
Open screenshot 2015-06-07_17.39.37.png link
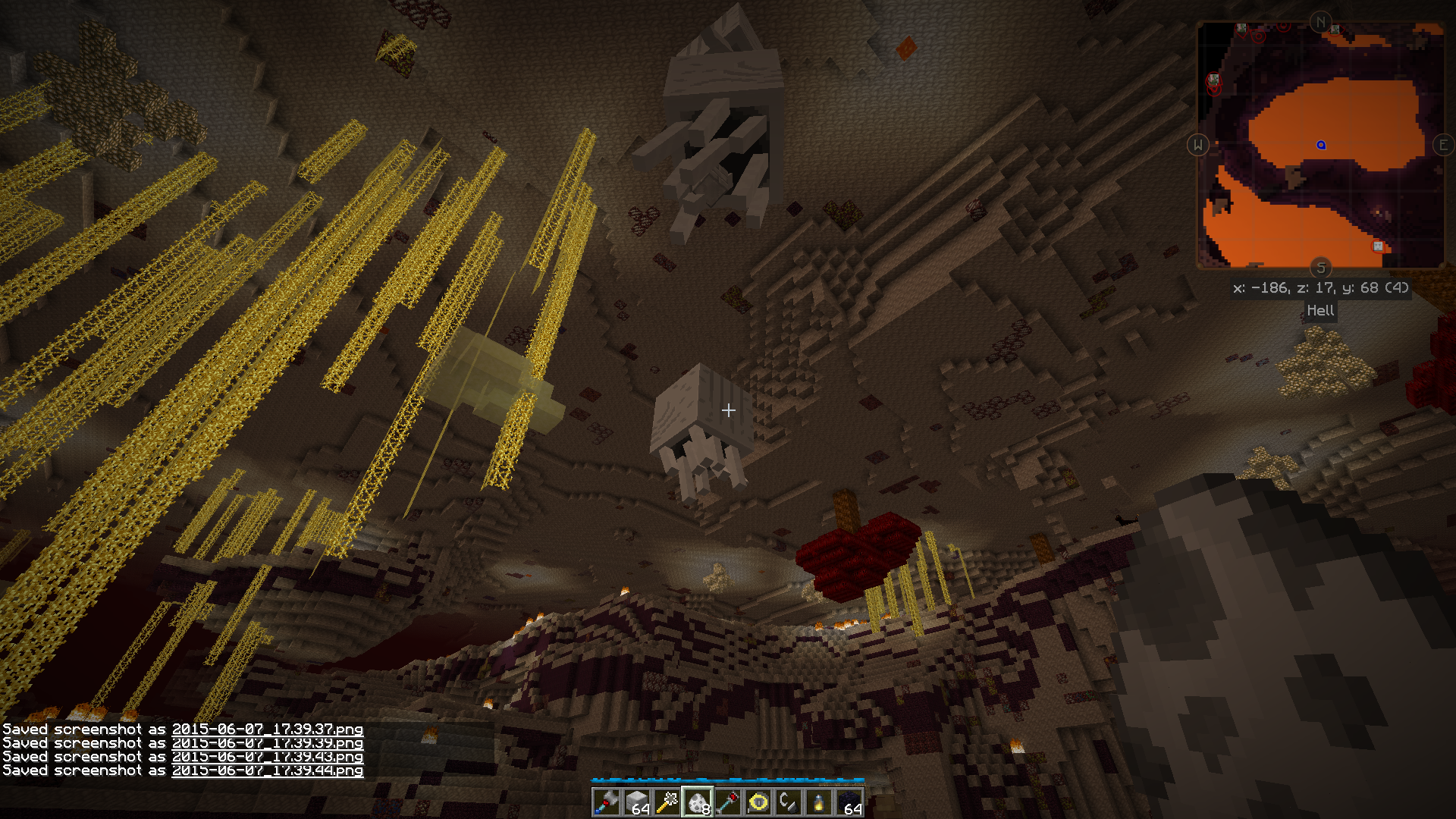[267, 730]
